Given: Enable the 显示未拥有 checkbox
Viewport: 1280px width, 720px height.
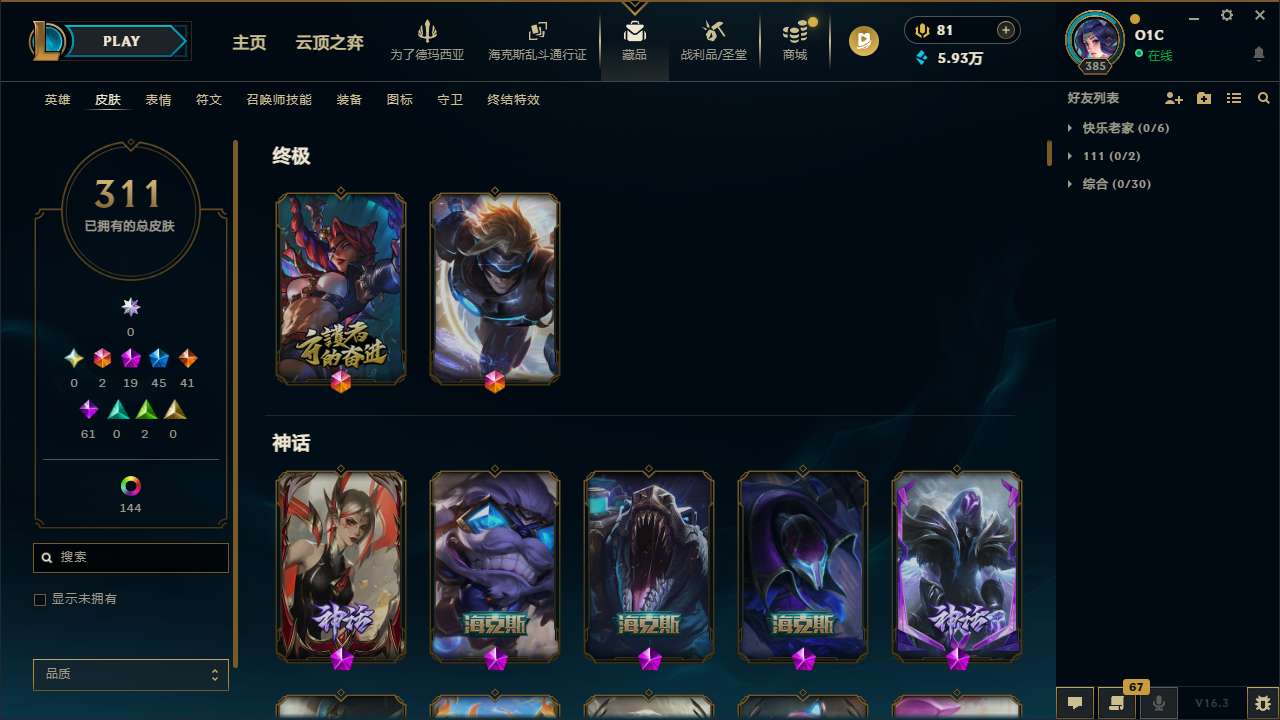Looking at the screenshot, I should coord(40,599).
